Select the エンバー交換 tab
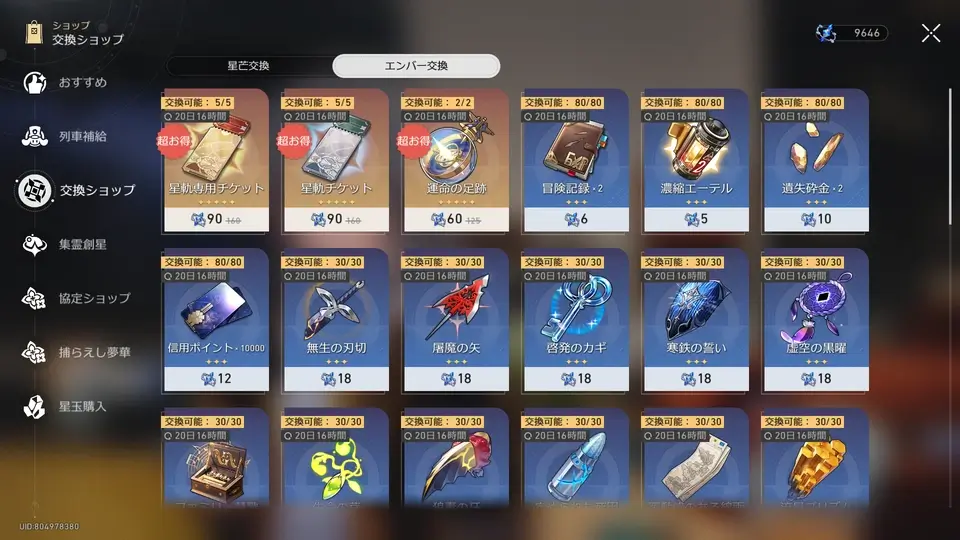This screenshot has width=960, height=540. tap(416, 66)
